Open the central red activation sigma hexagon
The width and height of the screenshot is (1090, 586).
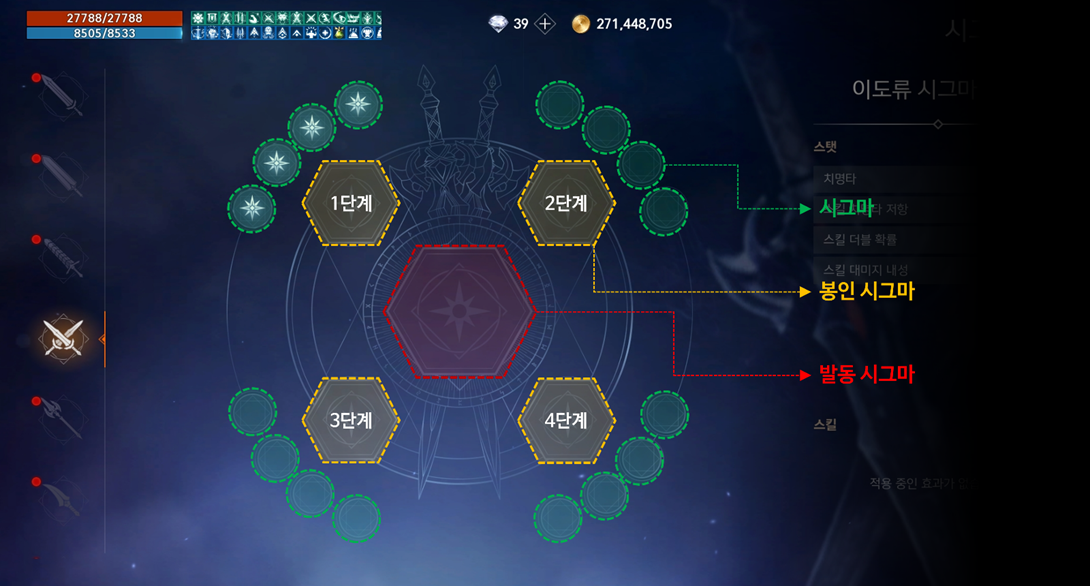pyautogui.click(x=459, y=311)
